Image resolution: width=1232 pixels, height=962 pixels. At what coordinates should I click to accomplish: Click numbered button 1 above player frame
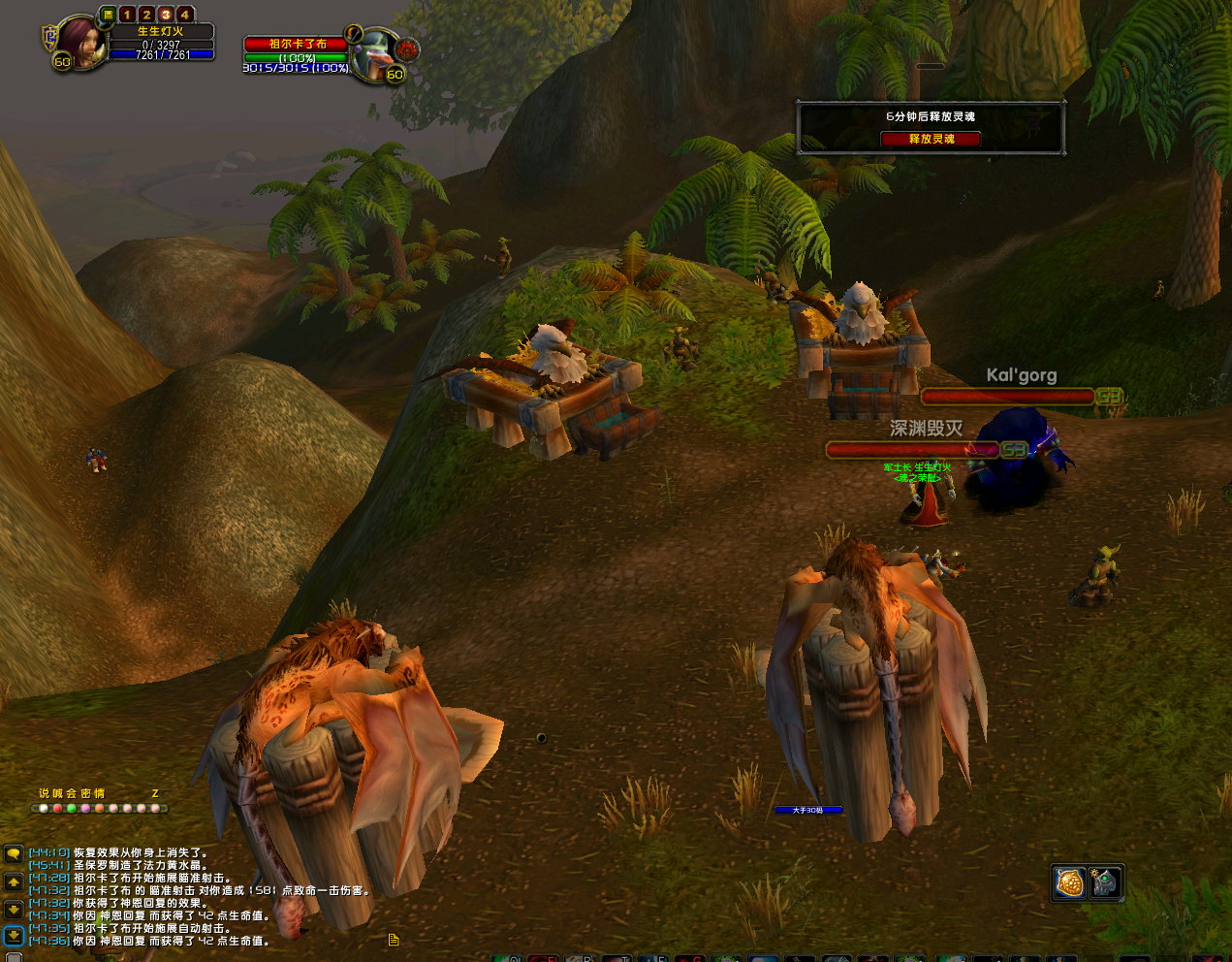127,15
